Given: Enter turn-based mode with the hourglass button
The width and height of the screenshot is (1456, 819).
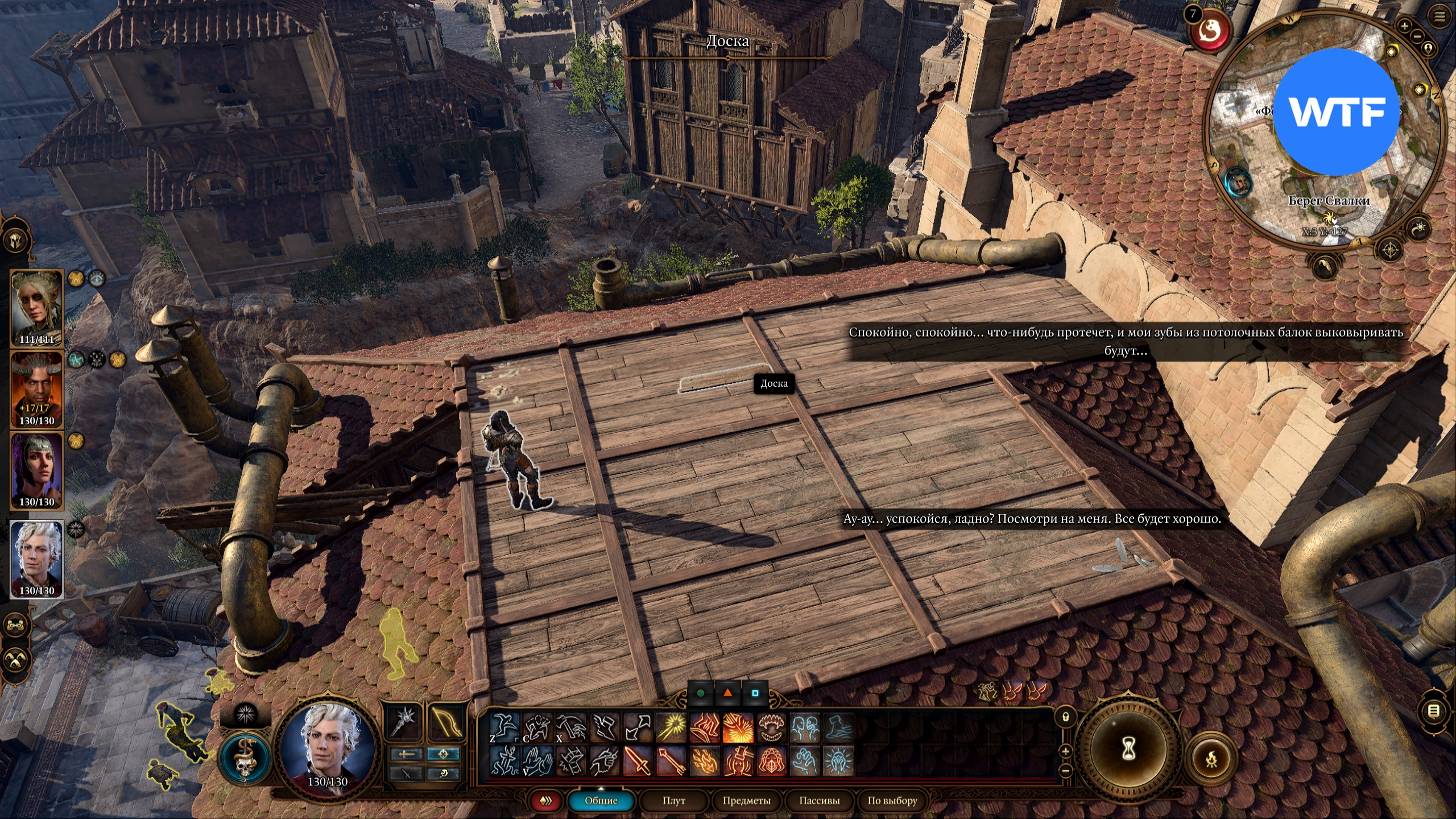Looking at the screenshot, I should [1128, 750].
